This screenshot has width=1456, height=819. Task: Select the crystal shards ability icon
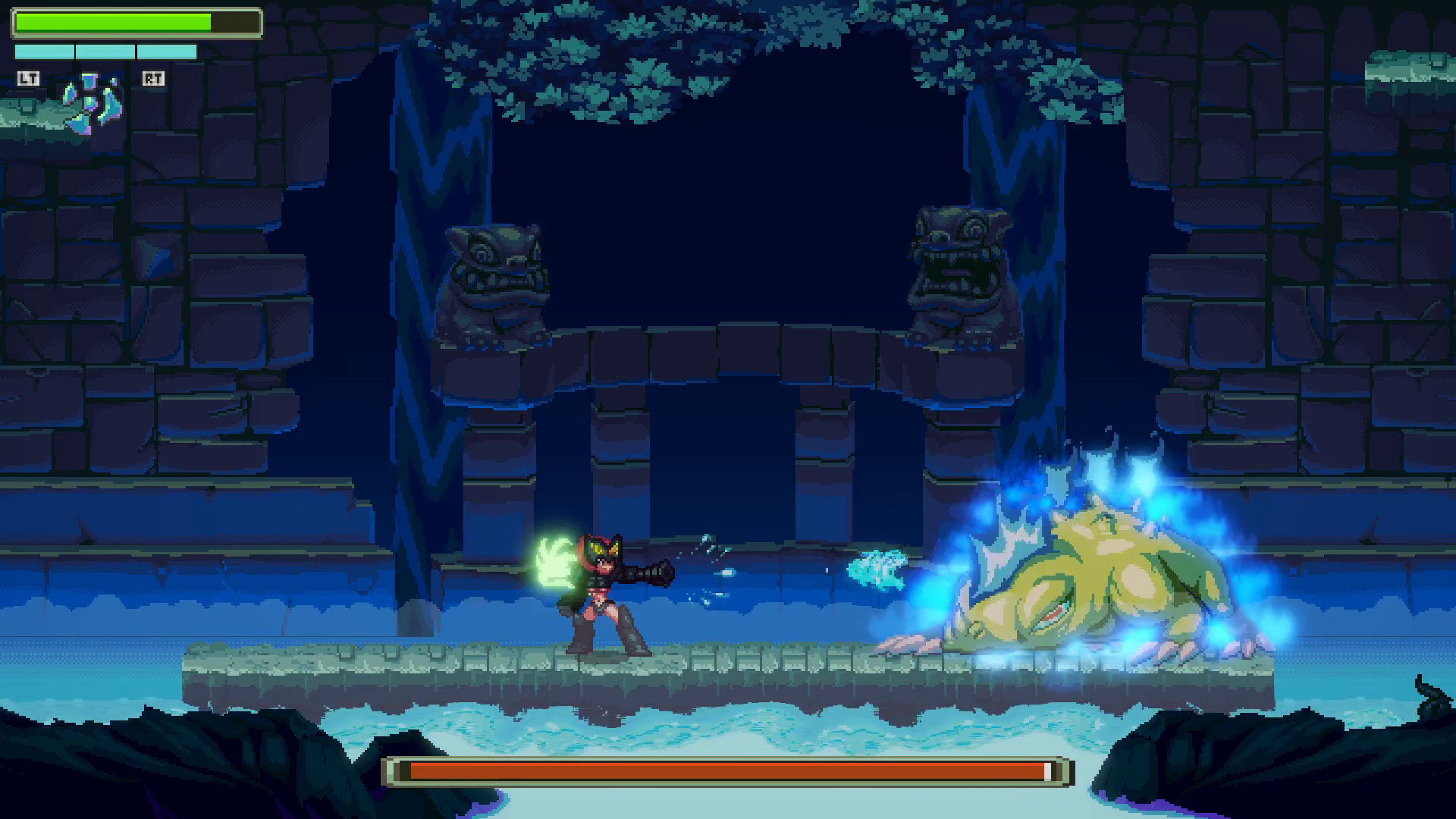tap(91, 104)
